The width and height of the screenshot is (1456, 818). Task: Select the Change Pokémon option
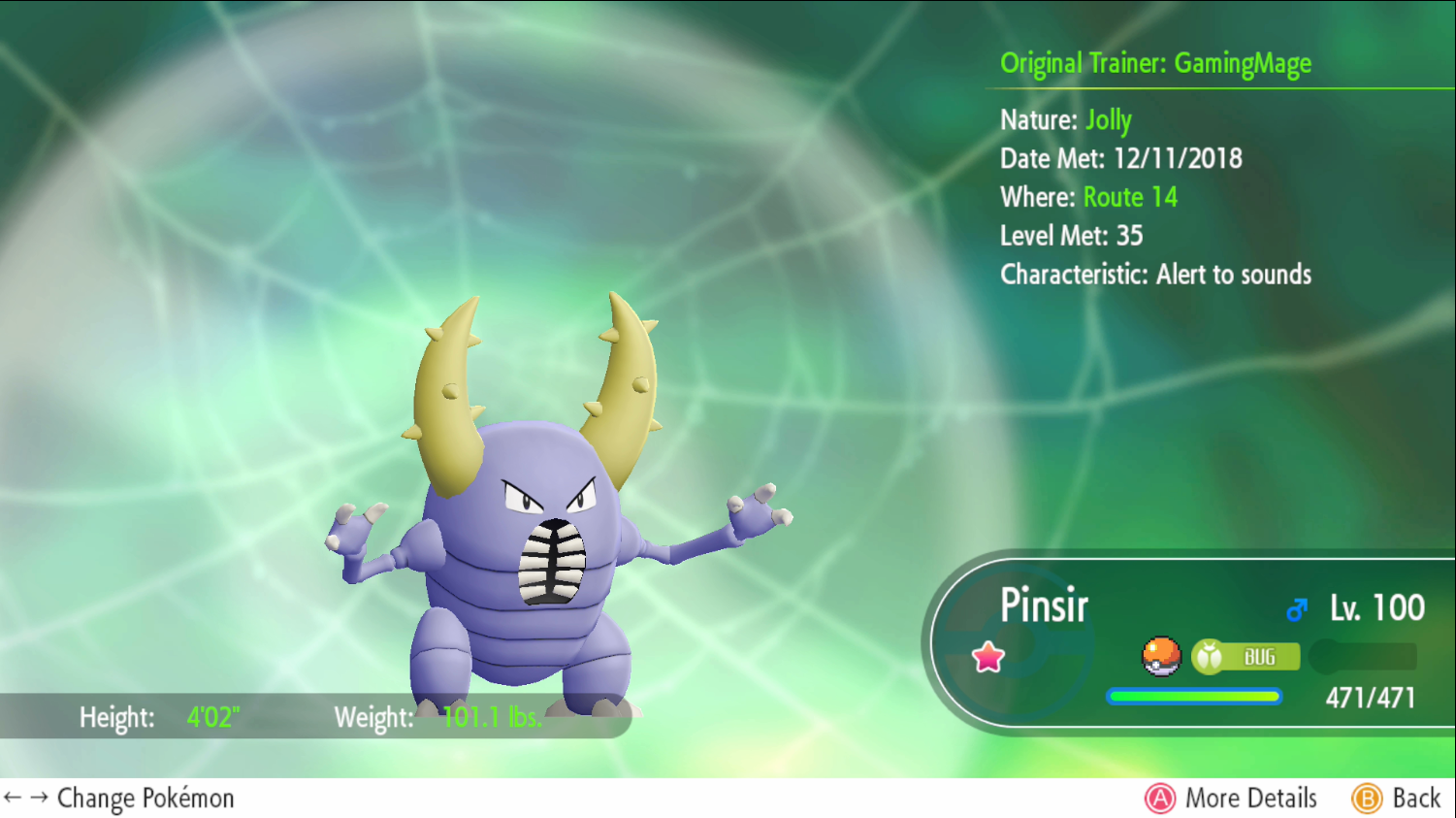coord(119,798)
